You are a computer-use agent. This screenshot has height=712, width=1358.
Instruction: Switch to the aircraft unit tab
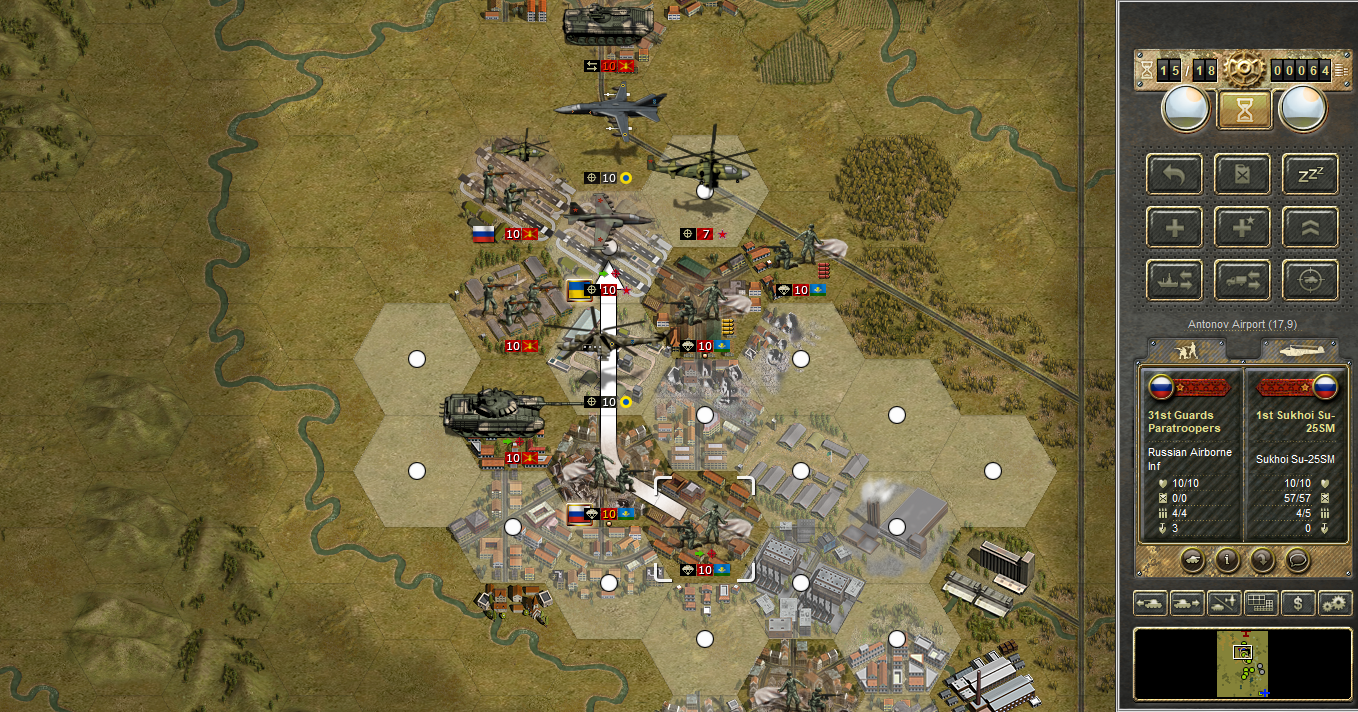tap(1298, 350)
